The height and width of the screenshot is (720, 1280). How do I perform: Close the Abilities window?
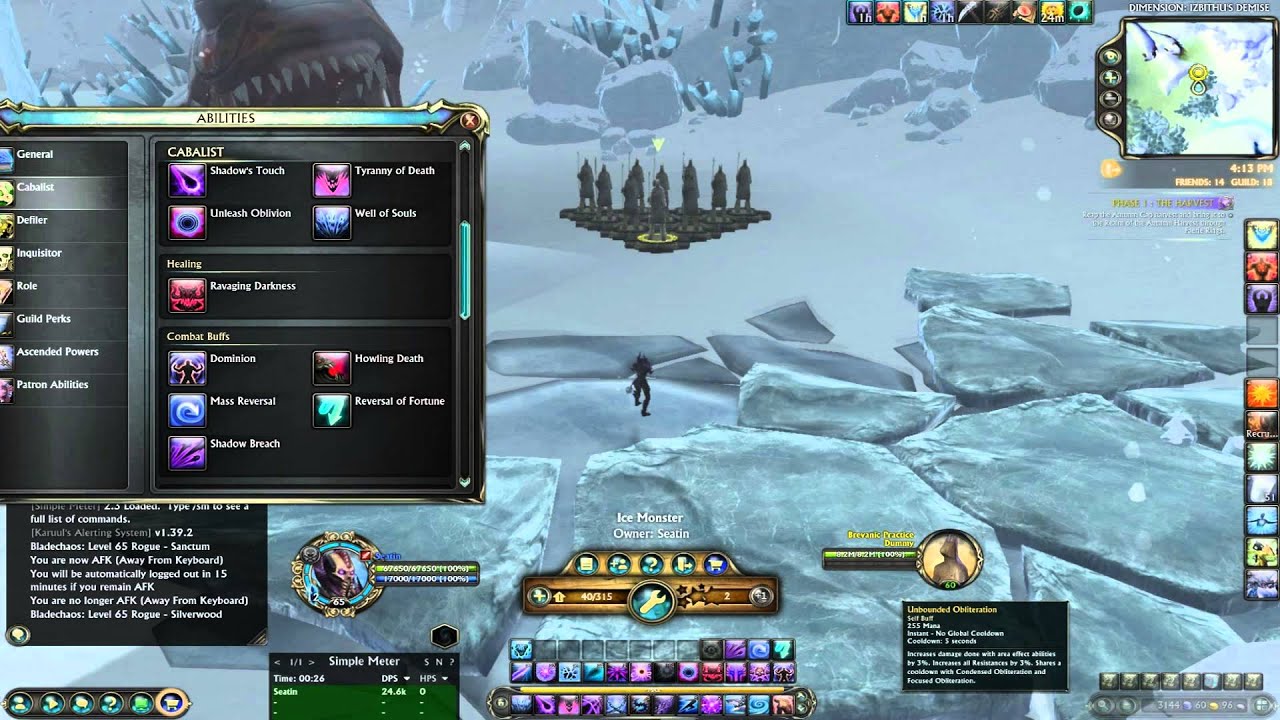click(469, 120)
